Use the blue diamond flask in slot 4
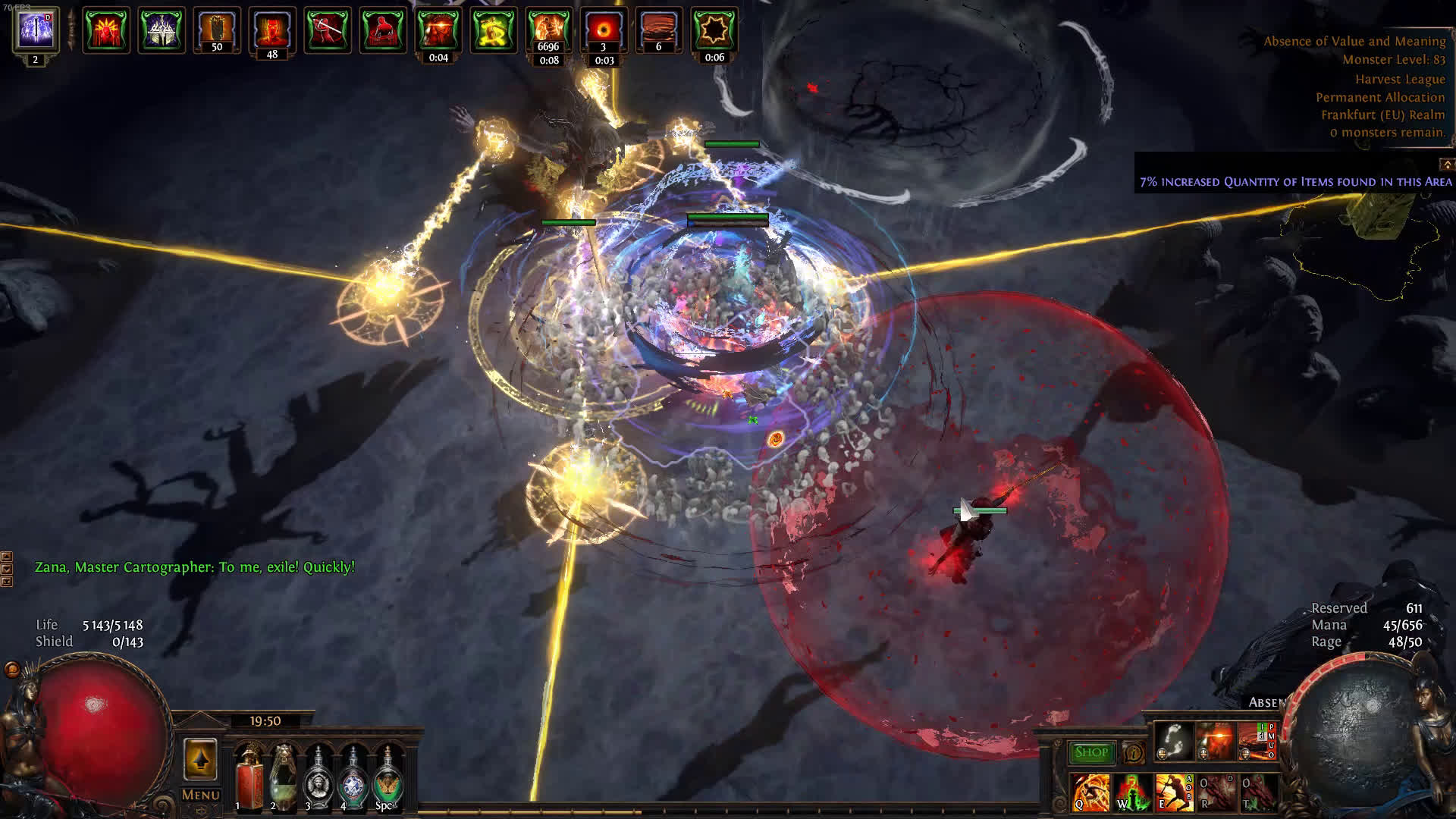Viewport: 1456px width, 819px height. coord(353,774)
